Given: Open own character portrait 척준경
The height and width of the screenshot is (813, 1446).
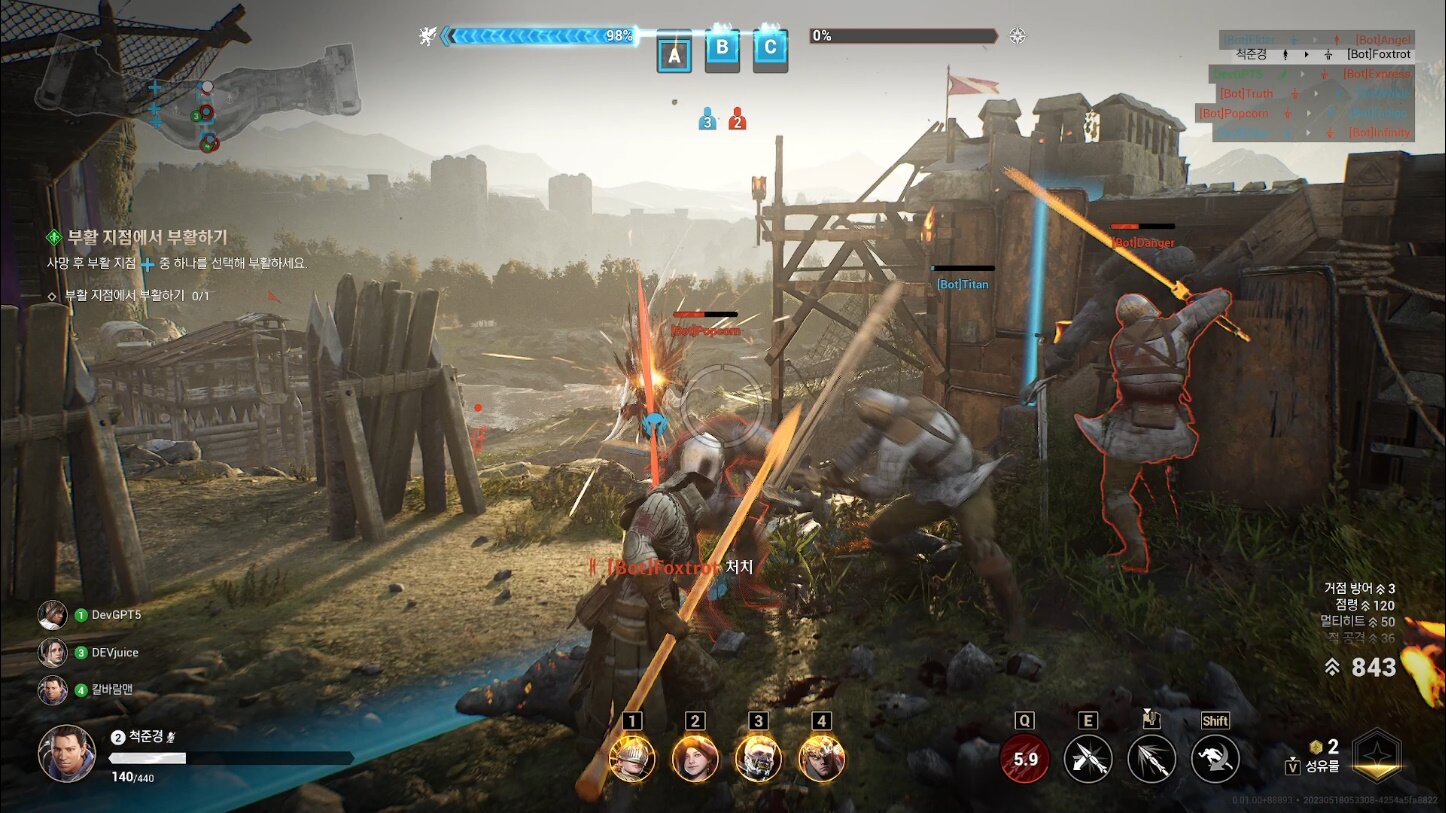Looking at the screenshot, I should tap(67, 753).
